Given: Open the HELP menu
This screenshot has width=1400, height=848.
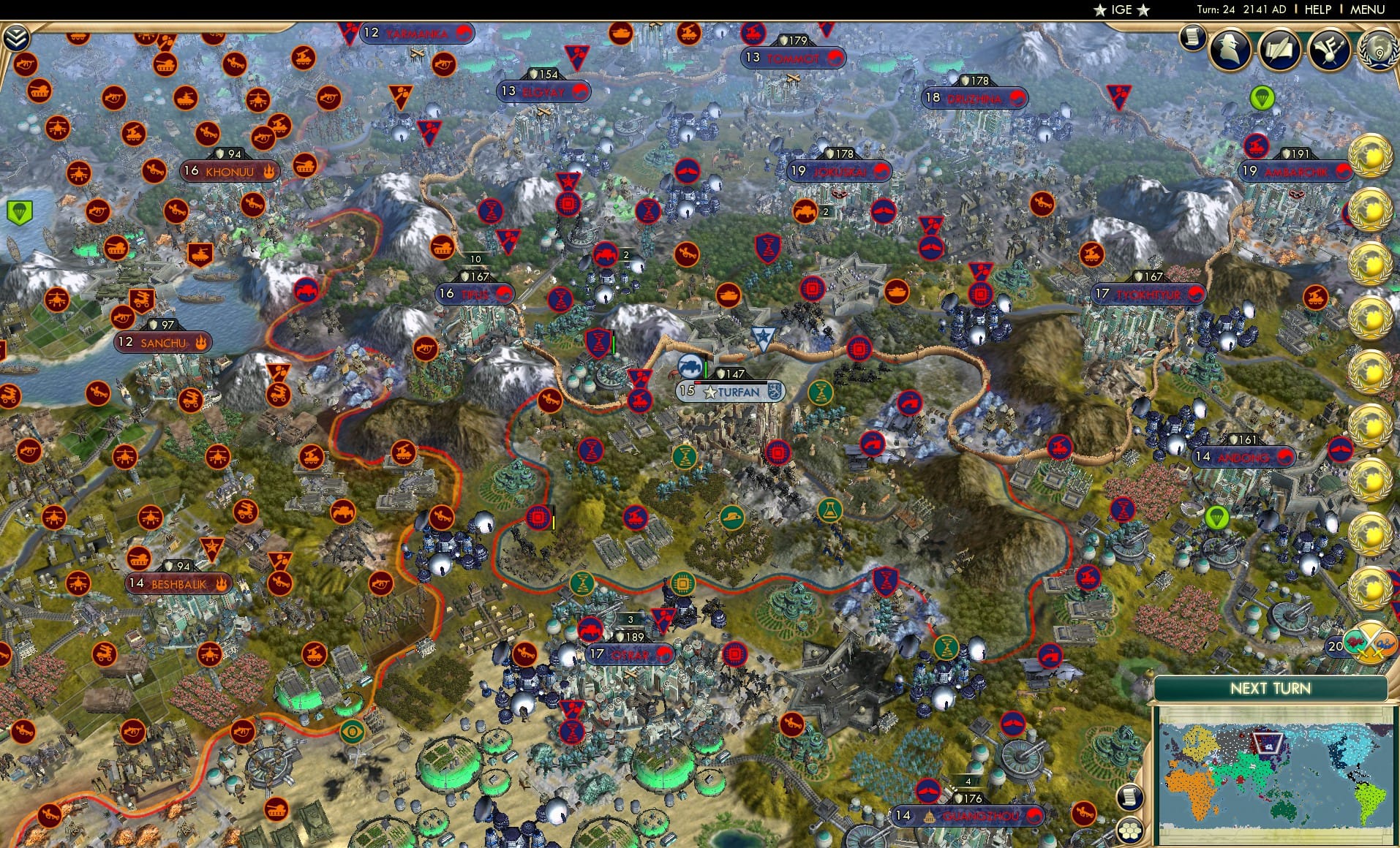Looking at the screenshot, I should pos(1318,10).
